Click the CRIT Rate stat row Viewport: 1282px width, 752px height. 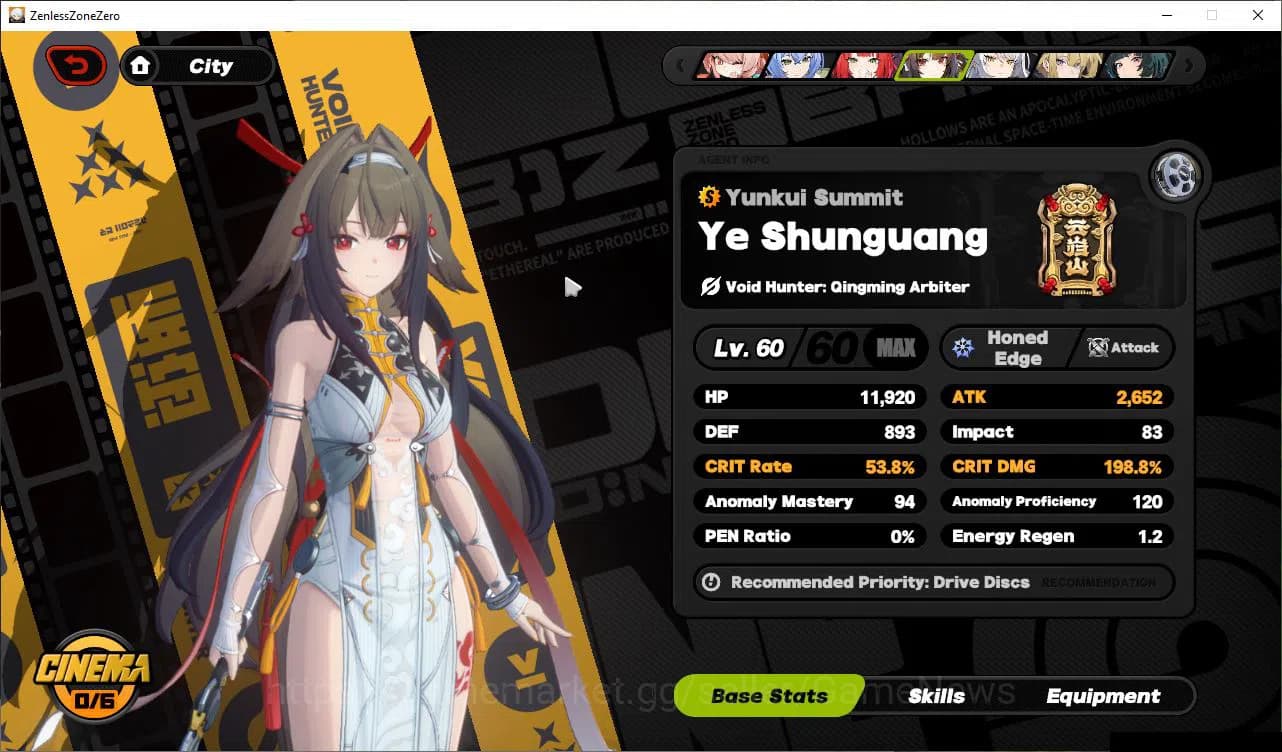(x=808, y=466)
